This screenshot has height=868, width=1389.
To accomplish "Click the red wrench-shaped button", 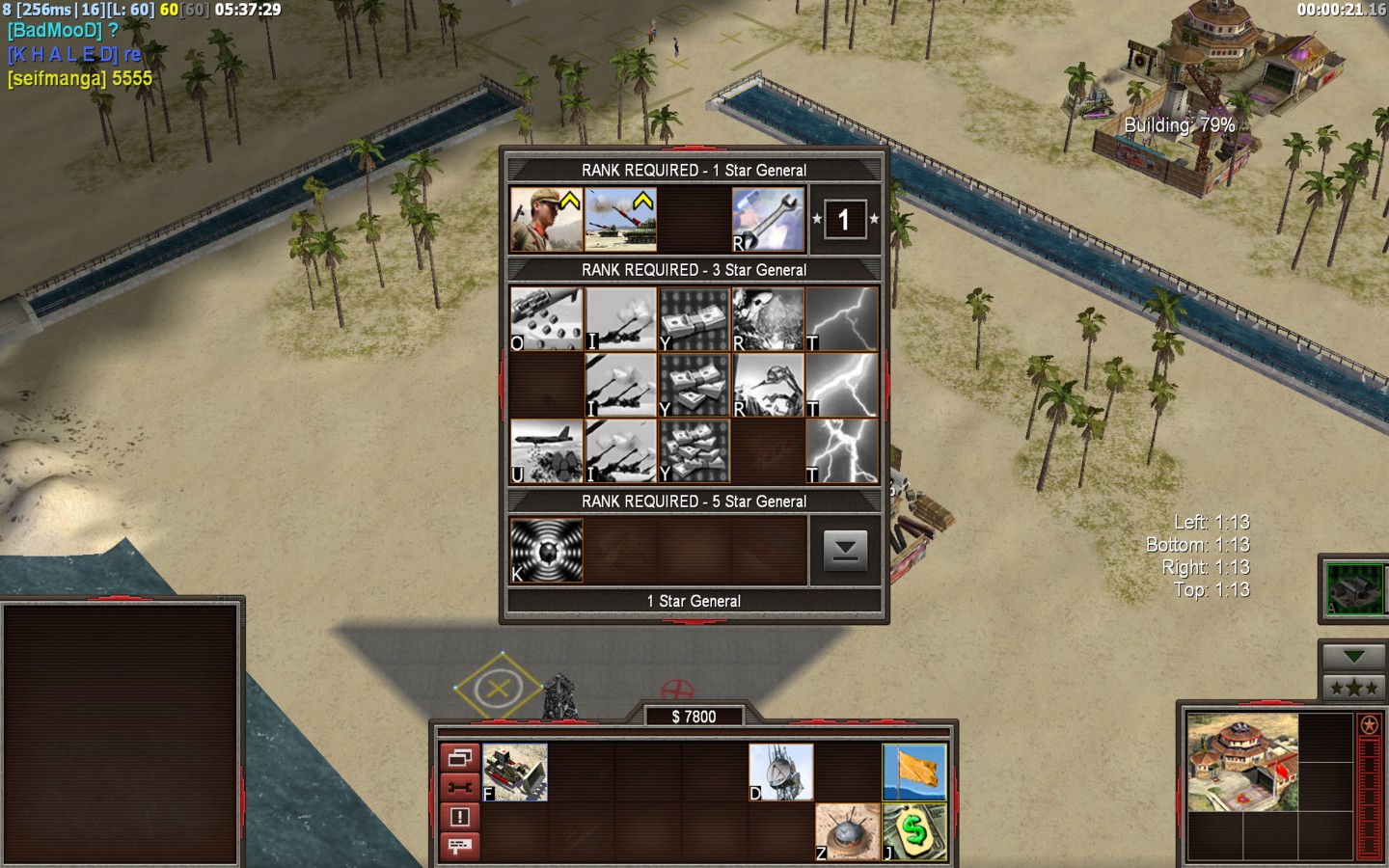I will [460, 787].
